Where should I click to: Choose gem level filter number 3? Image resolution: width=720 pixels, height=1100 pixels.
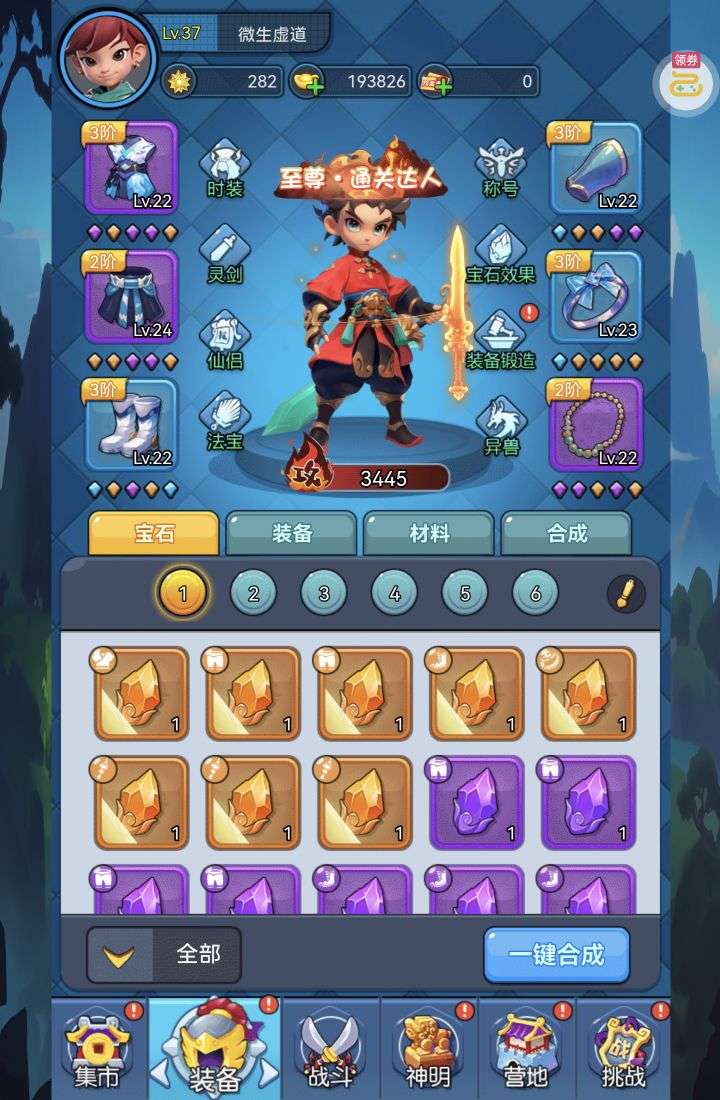pyautogui.click(x=324, y=594)
